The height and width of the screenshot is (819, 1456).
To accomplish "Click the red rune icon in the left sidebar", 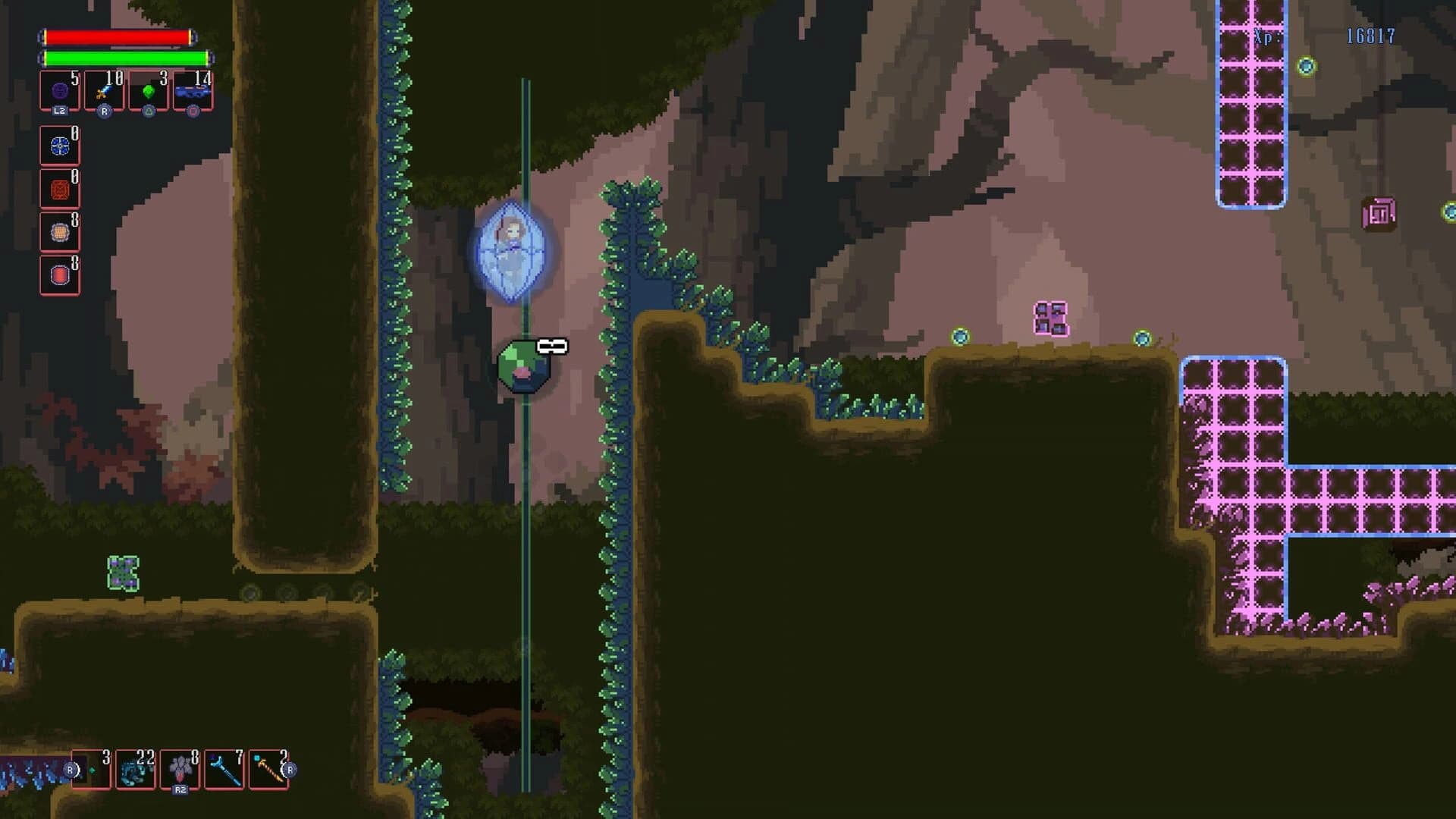I will pos(59,188).
